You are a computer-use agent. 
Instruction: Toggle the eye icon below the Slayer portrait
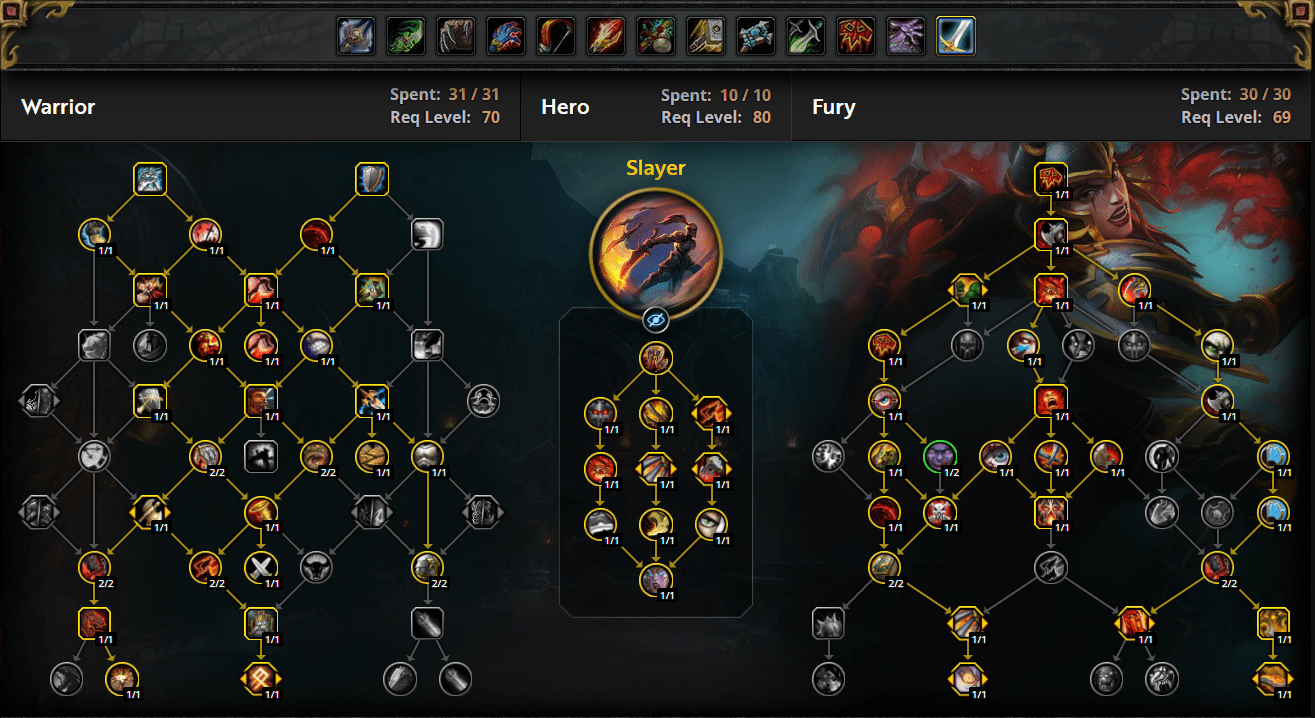[x=656, y=320]
